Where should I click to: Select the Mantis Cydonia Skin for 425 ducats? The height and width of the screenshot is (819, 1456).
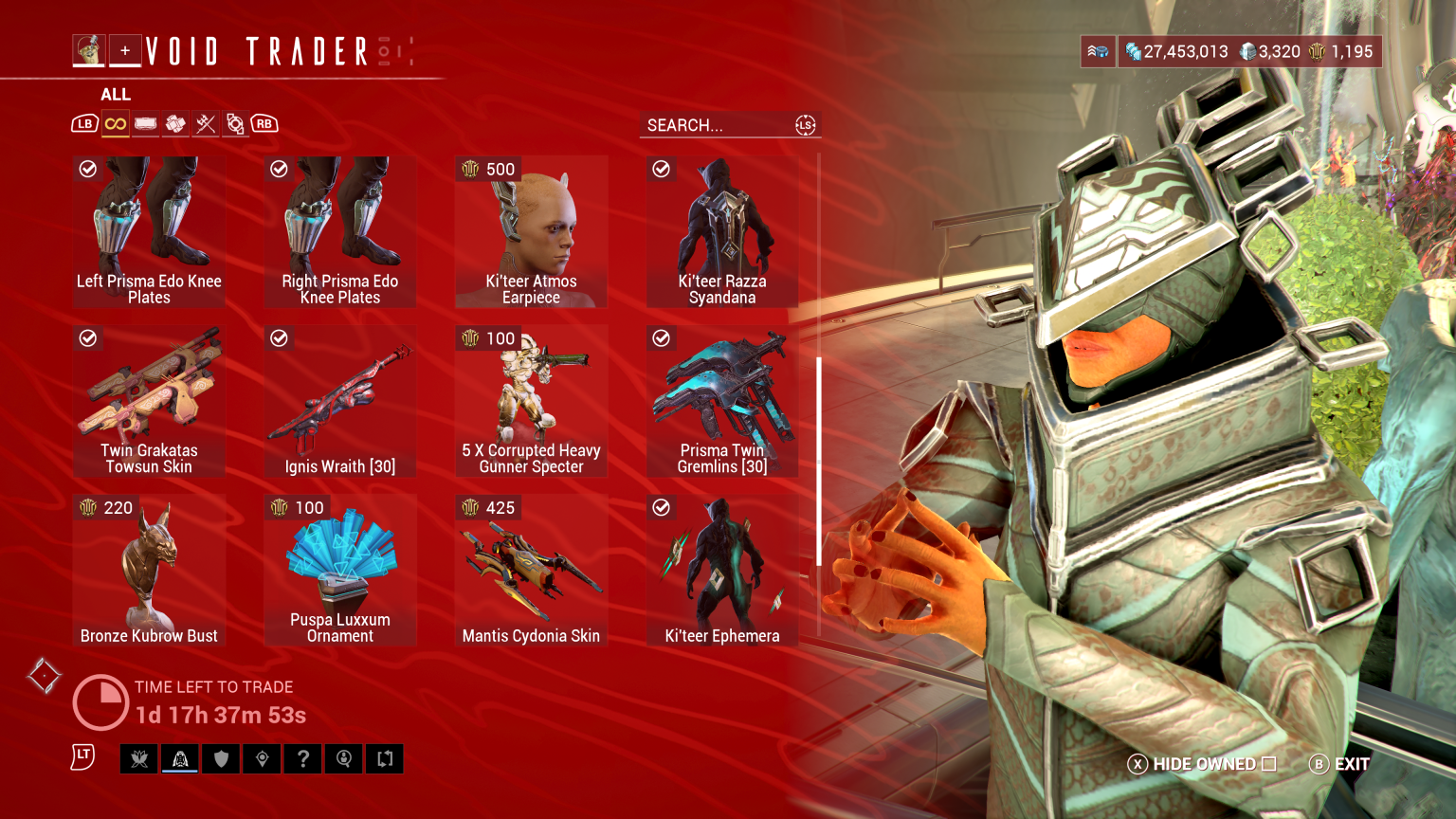pyautogui.click(x=531, y=569)
